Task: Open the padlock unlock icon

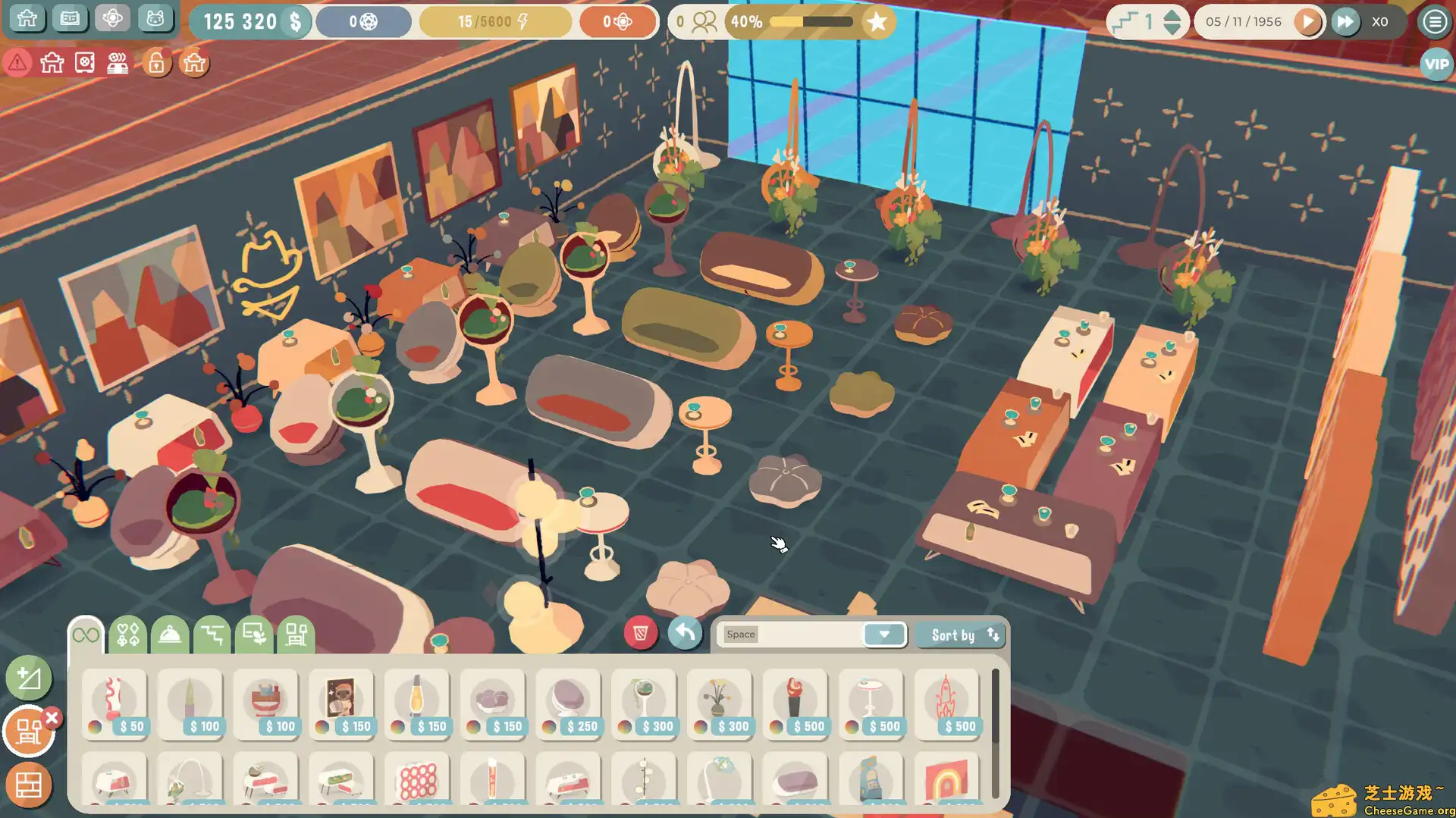Action: tap(155, 64)
